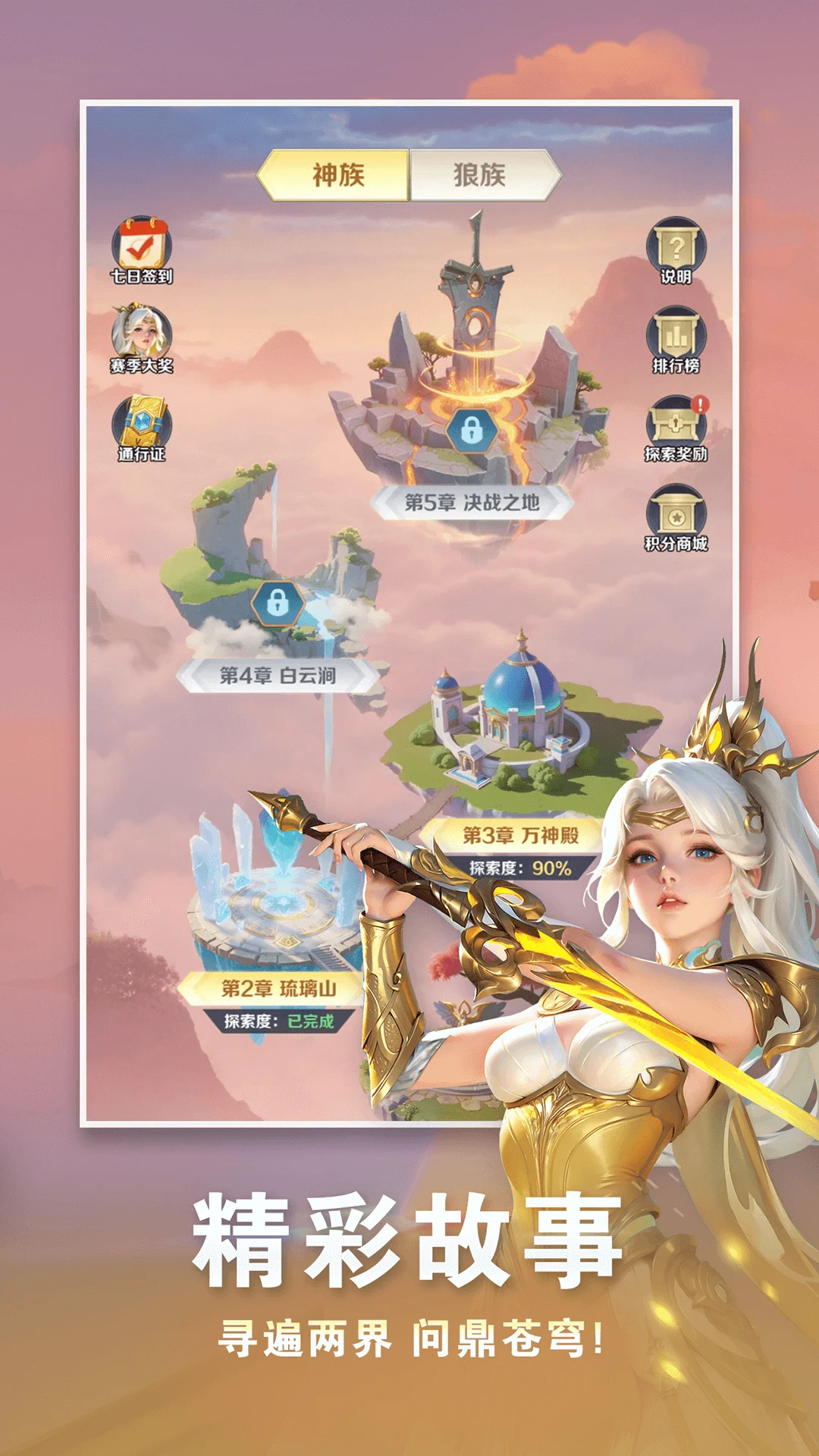Open the 七日签到 check-in calendar
Image resolution: width=819 pixels, height=1456 pixels.
142,251
